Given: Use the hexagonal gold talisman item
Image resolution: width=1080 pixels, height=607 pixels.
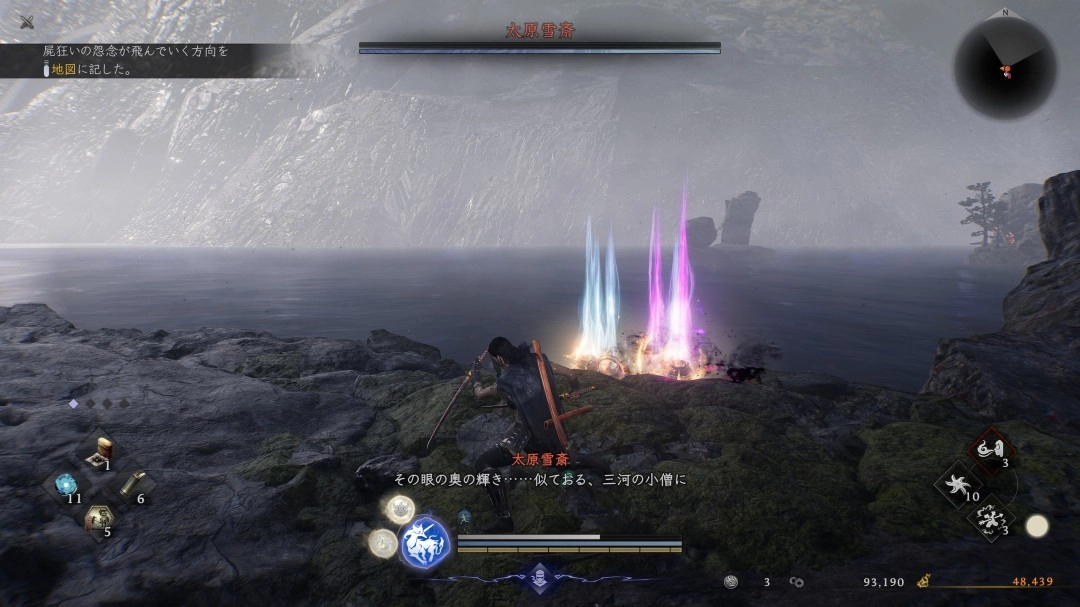Looking at the screenshot, I should 98,518.
